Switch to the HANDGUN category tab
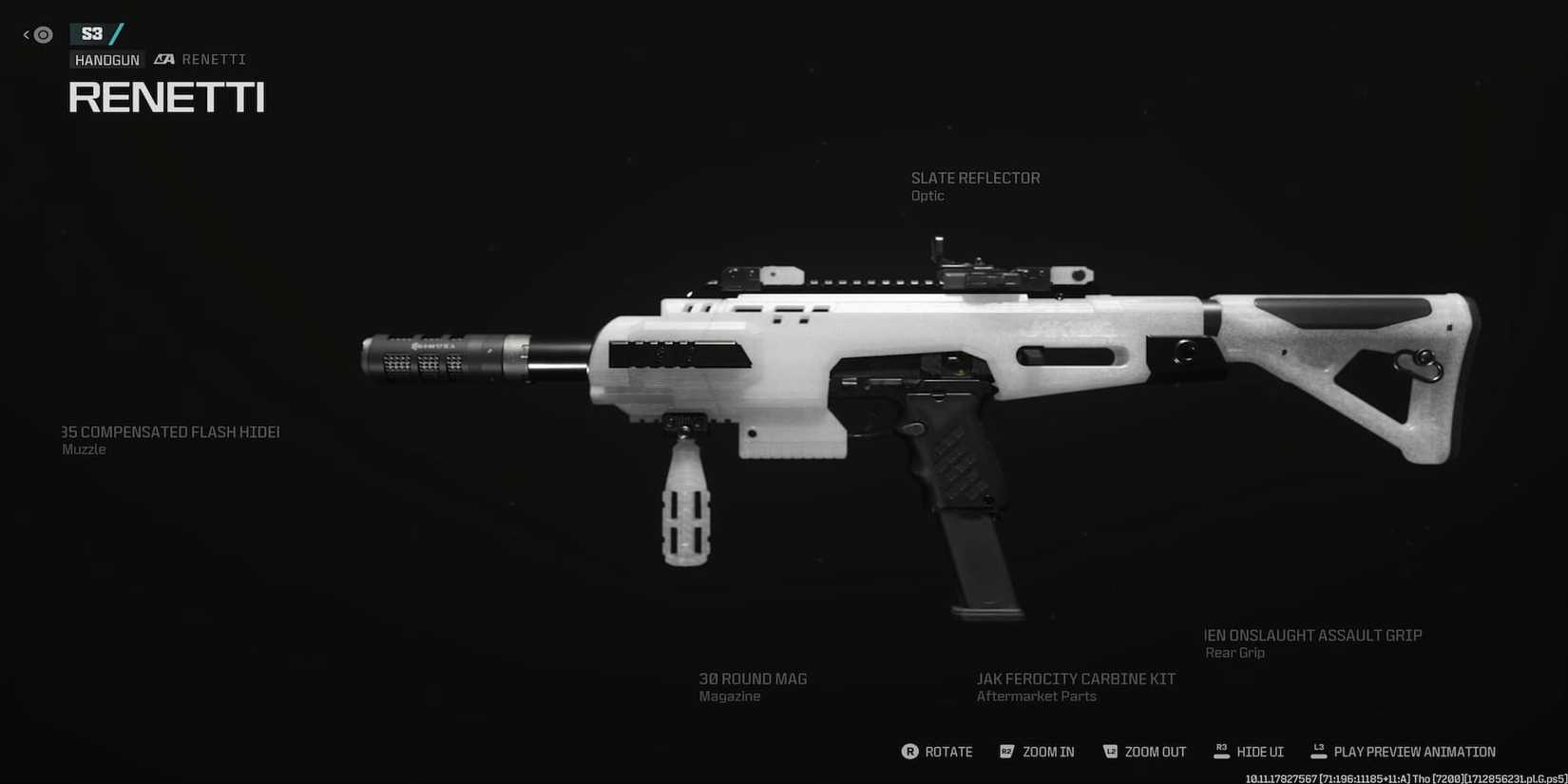 pyautogui.click(x=106, y=59)
